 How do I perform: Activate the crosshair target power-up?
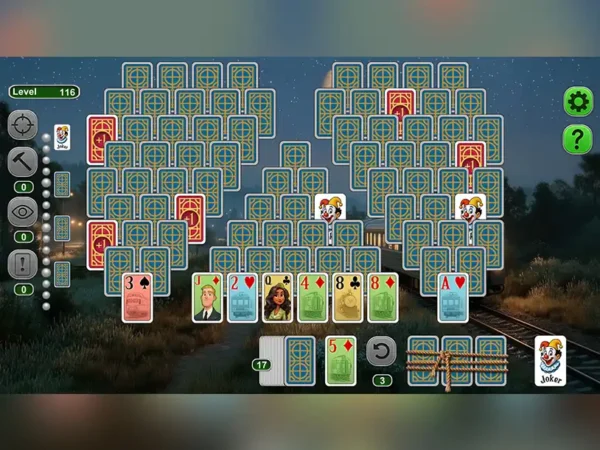click(x=23, y=125)
